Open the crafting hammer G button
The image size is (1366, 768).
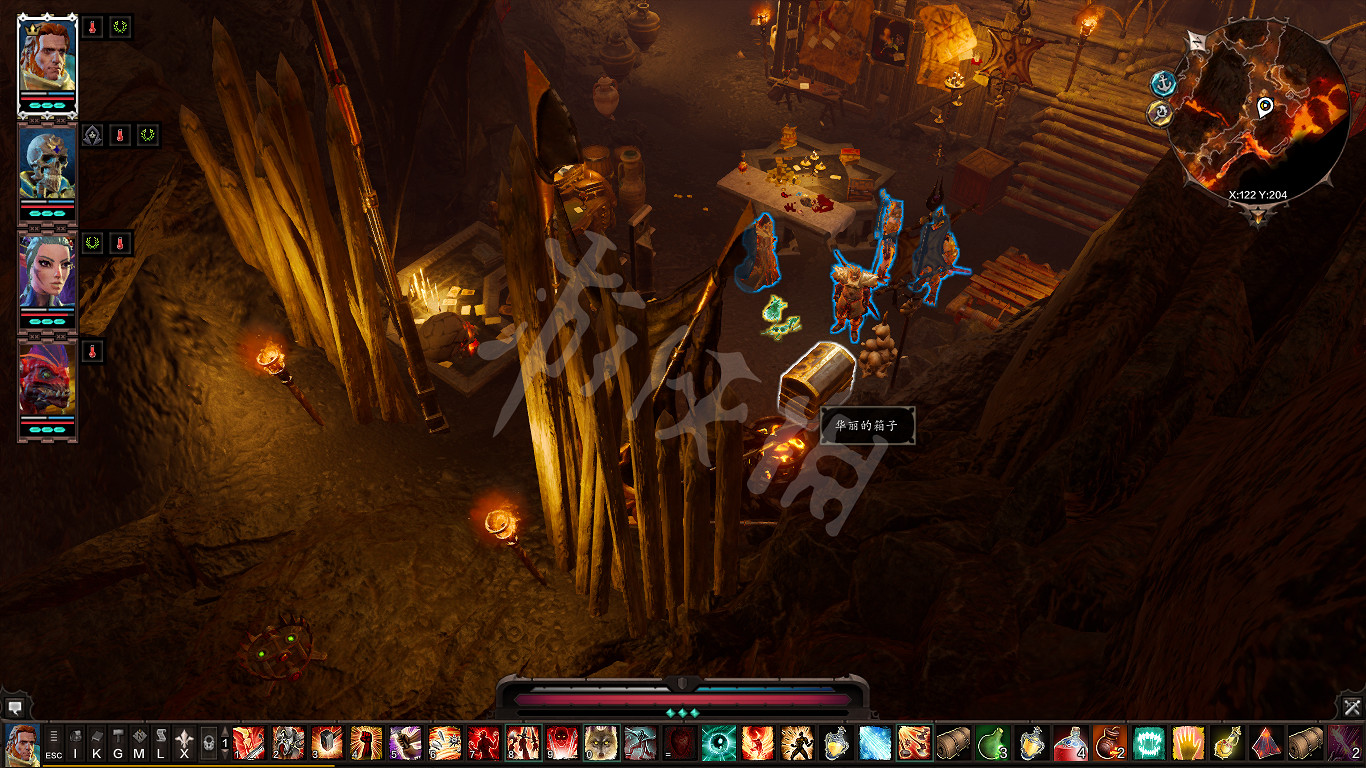(118, 745)
